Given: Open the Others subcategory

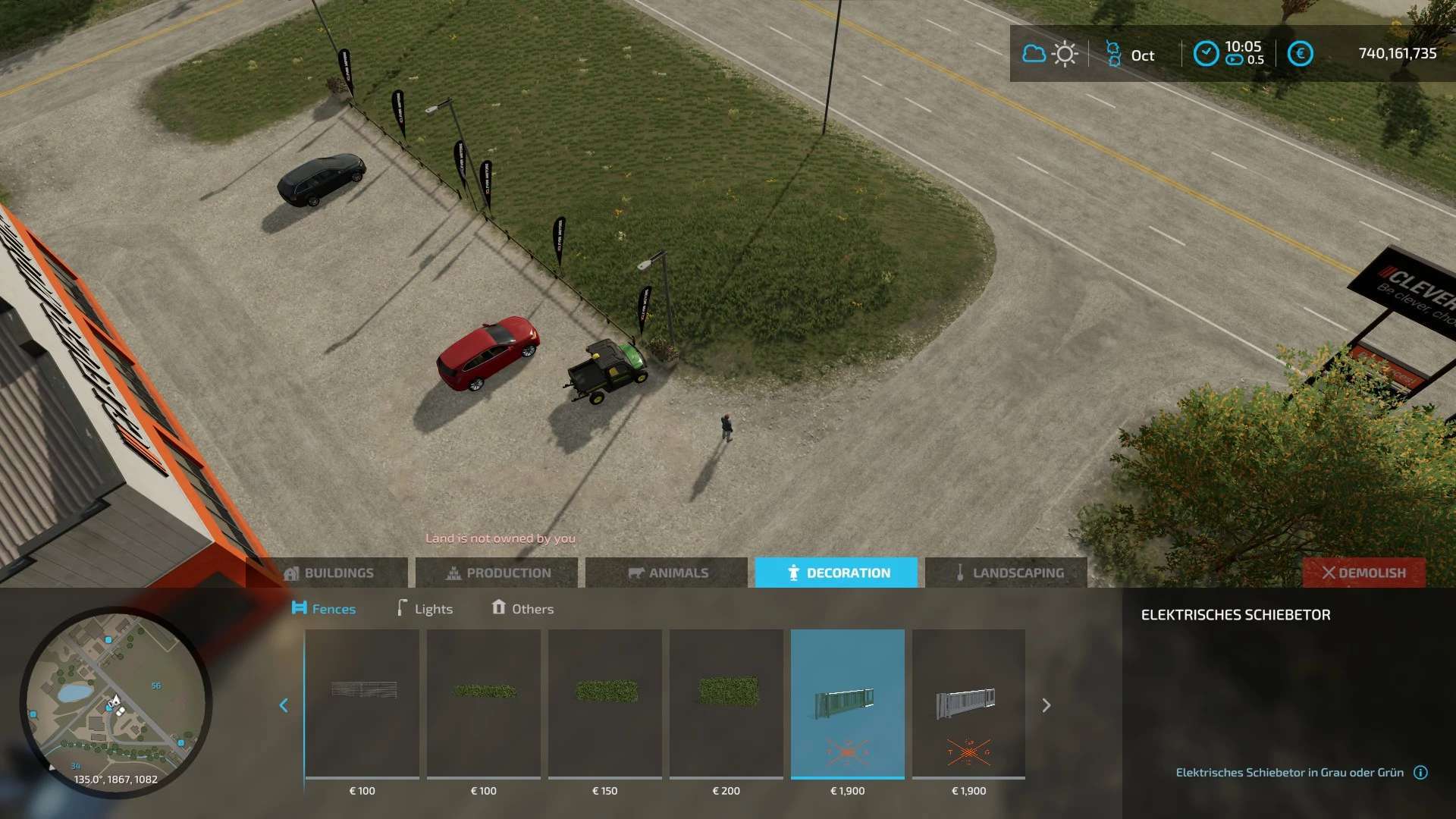Looking at the screenshot, I should [522, 609].
